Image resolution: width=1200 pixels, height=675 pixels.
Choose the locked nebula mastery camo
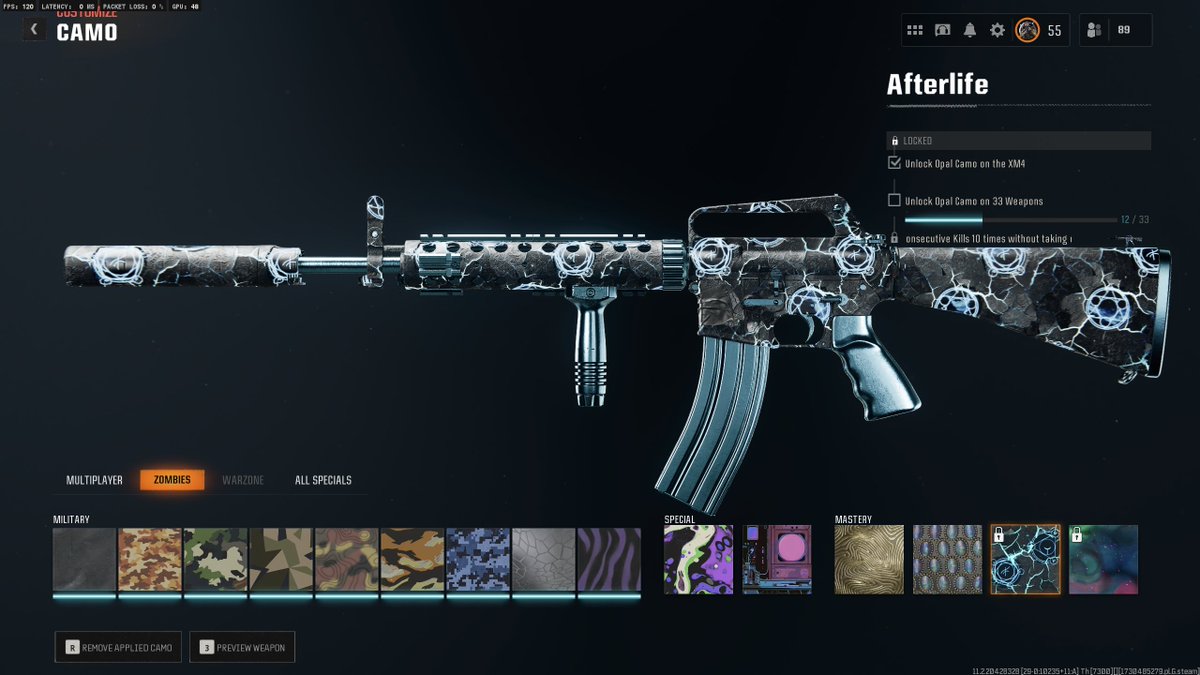pos(1103,559)
